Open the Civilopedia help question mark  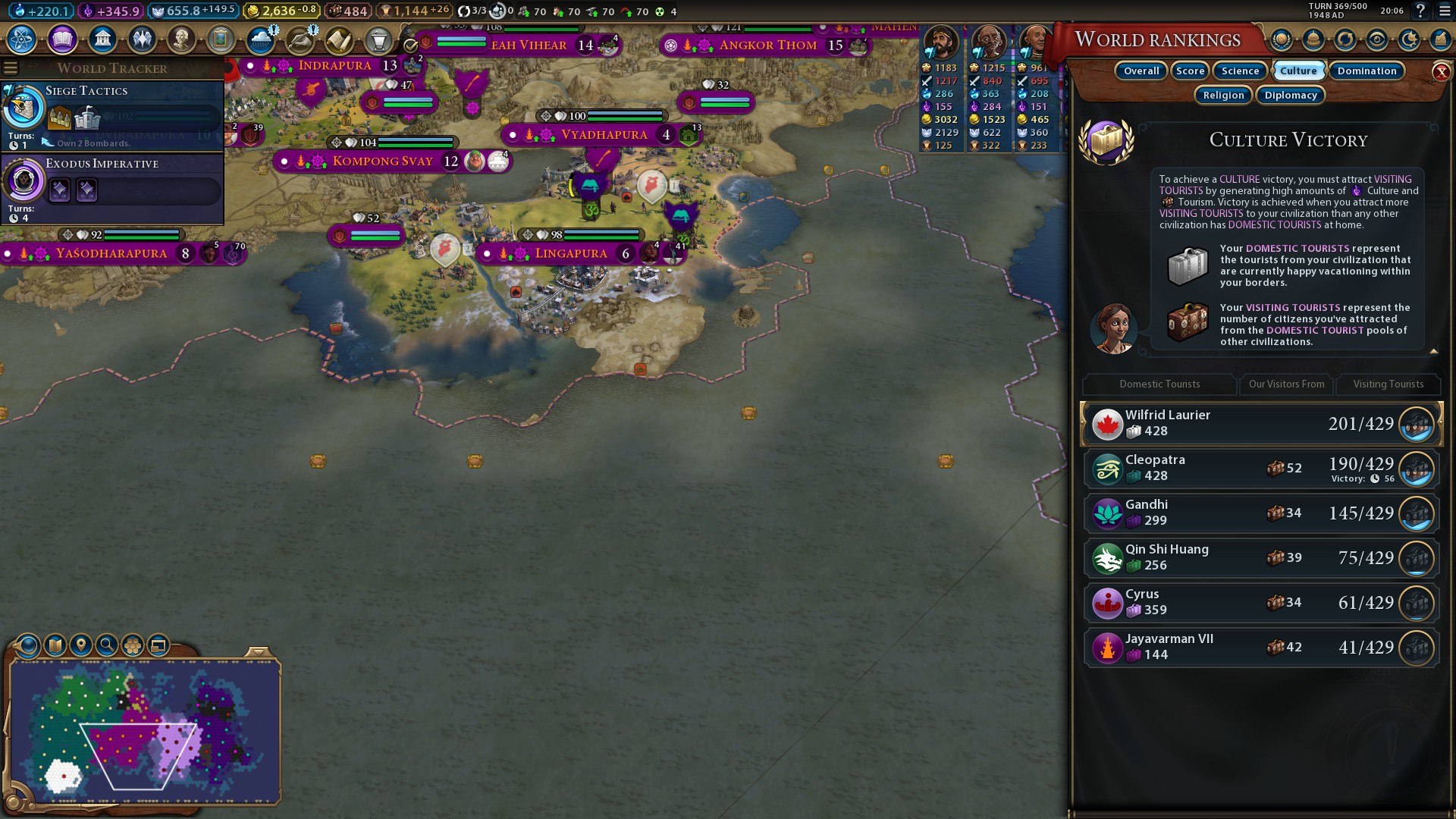[1420, 11]
